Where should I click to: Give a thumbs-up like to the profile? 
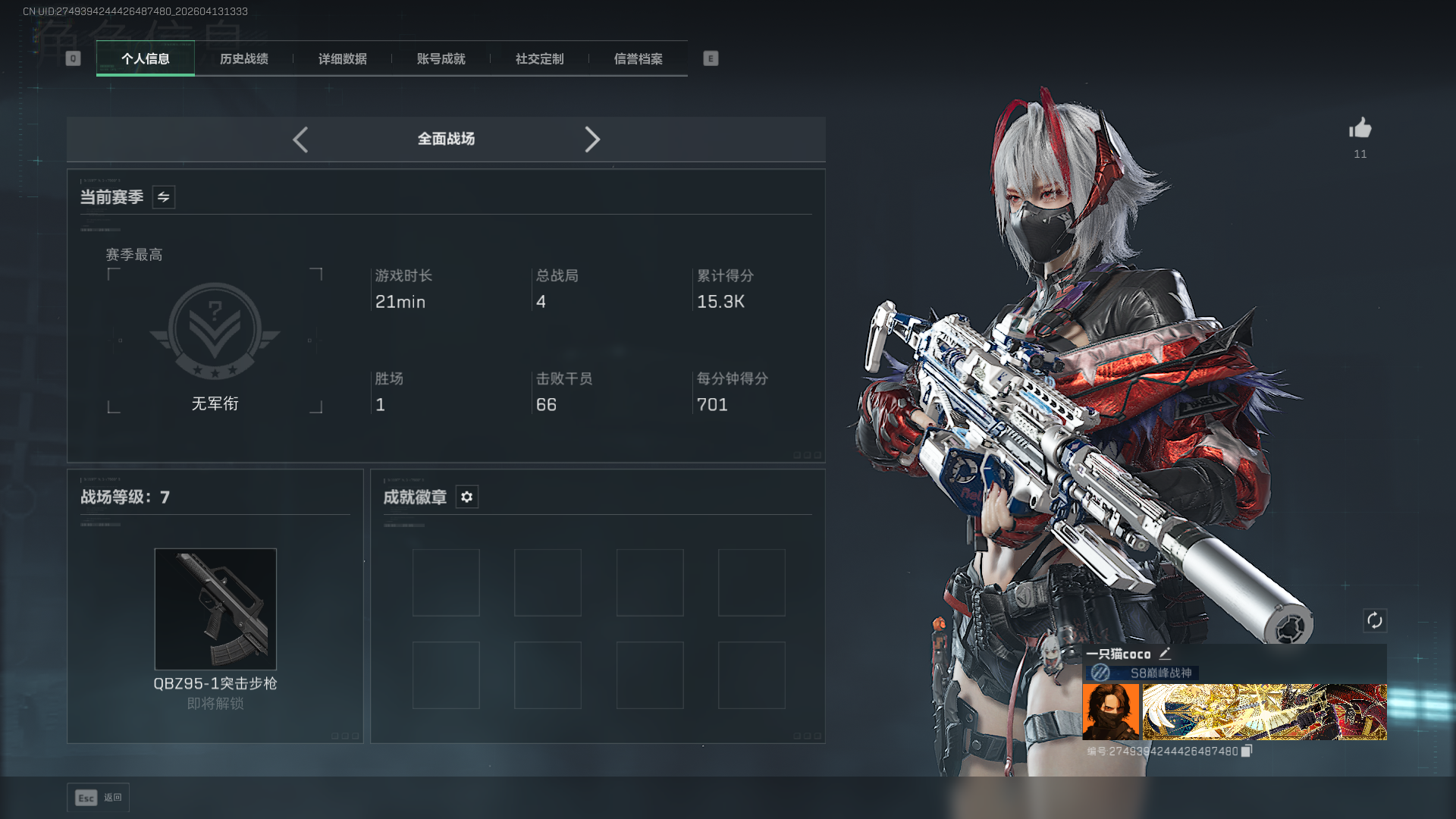1360,128
